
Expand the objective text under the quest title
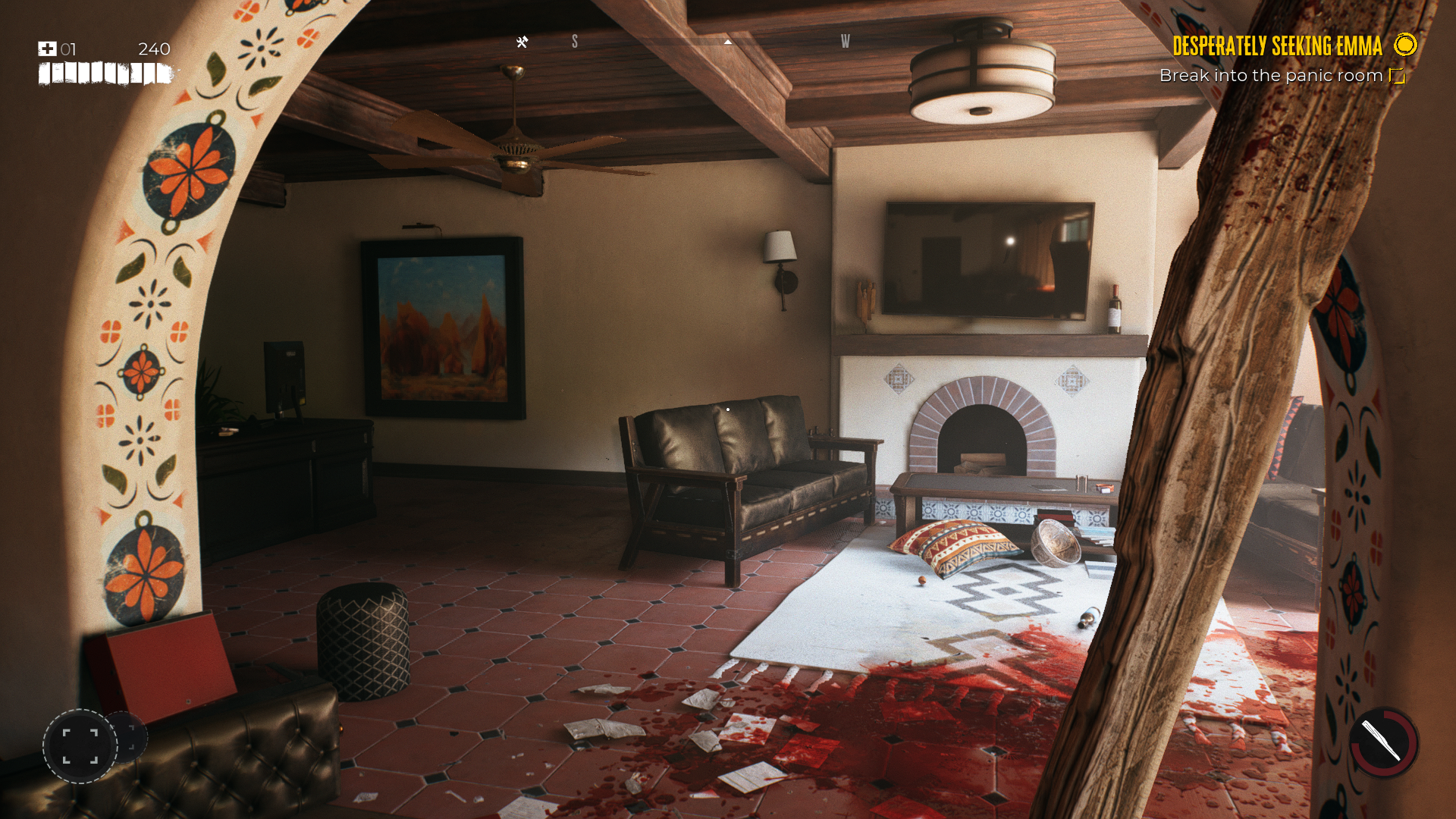point(1271,76)
